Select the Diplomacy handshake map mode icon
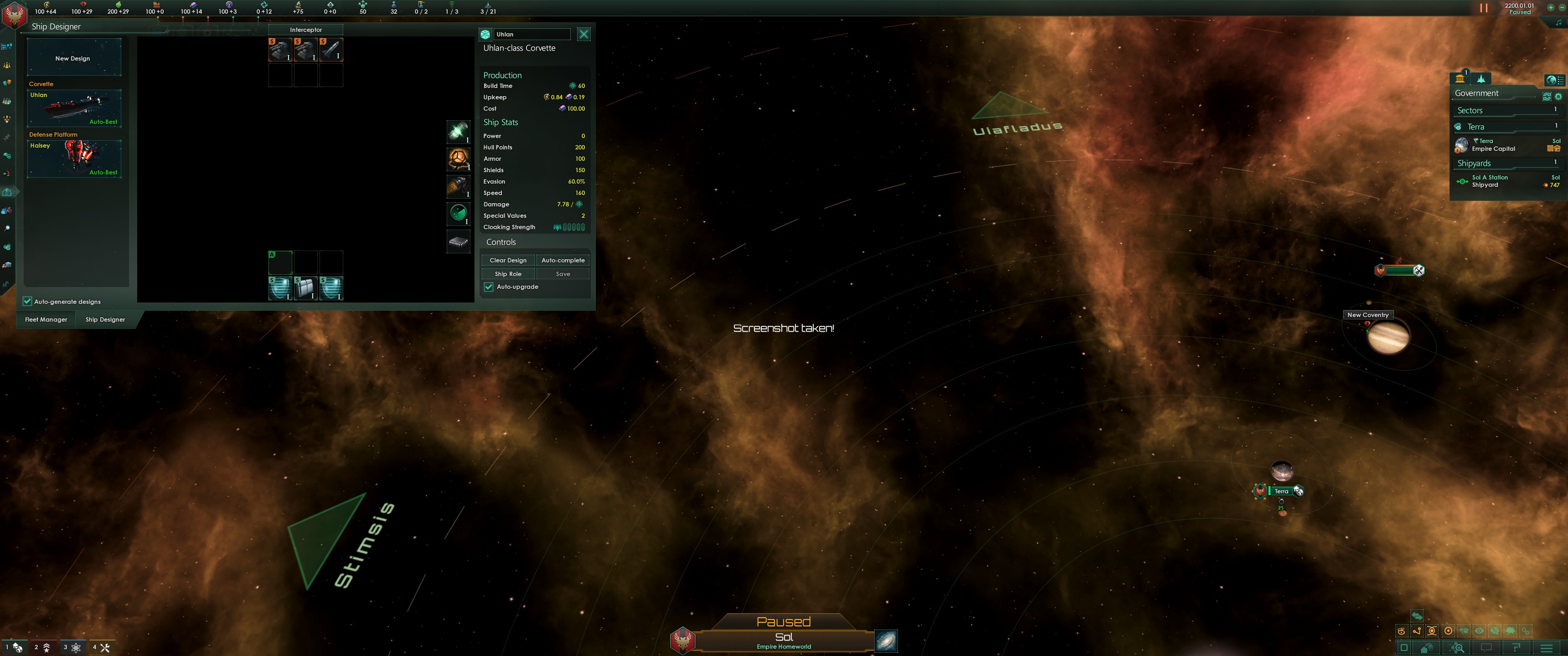1568x656 pixels. 1463,631
